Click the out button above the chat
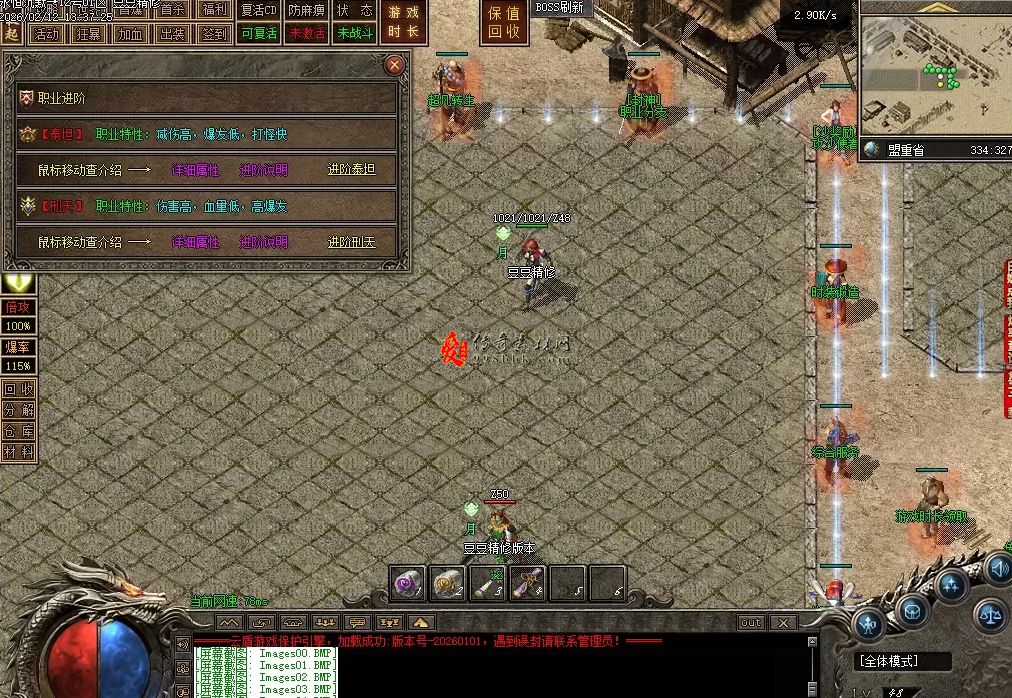Screen dimensions: 1012x698 tap(751, 622)
